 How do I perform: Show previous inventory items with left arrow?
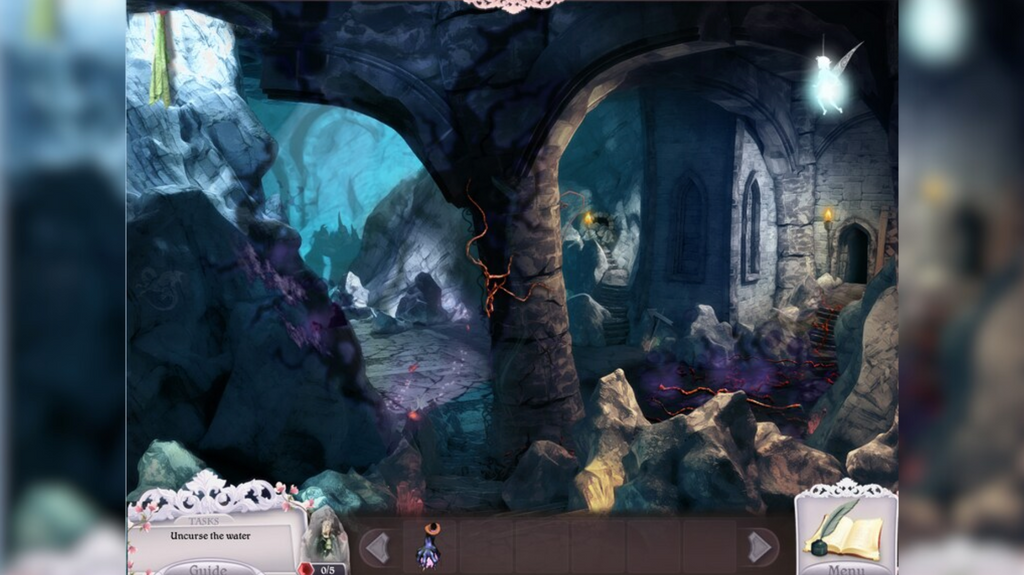tap(376, 547)
